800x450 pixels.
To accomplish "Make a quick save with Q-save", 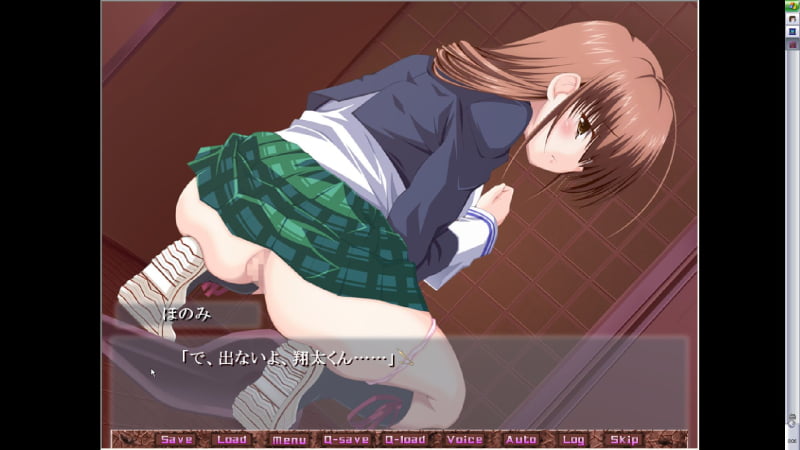I will point(347,439).
